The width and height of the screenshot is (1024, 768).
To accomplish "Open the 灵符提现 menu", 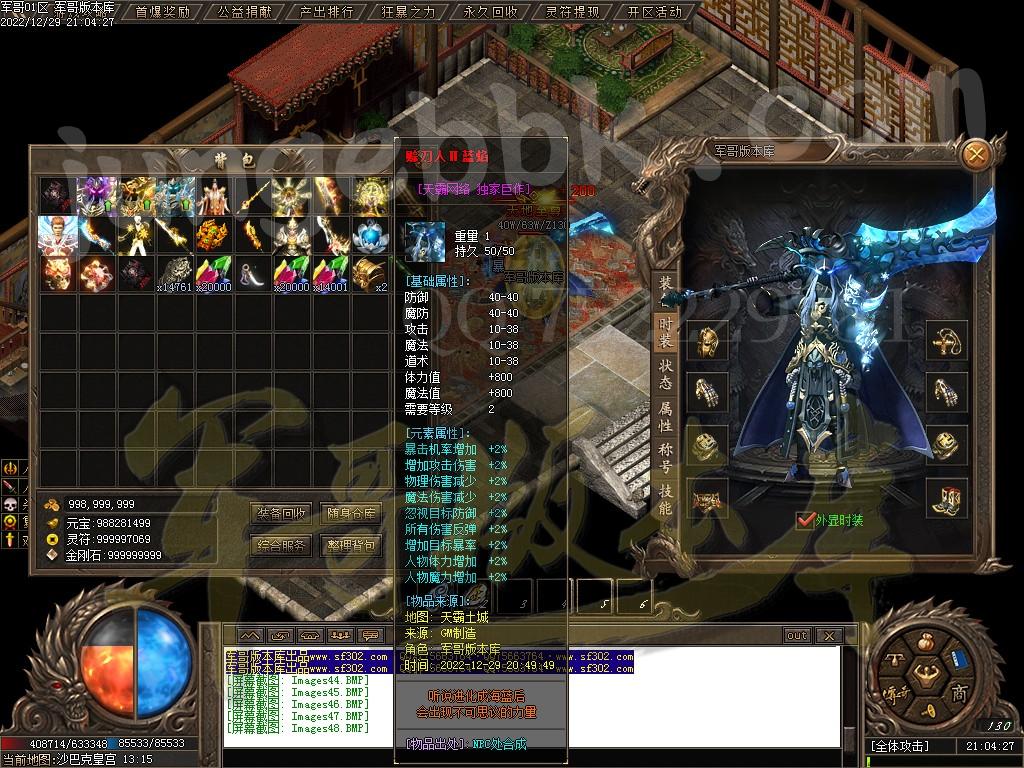I will (572, 12).
